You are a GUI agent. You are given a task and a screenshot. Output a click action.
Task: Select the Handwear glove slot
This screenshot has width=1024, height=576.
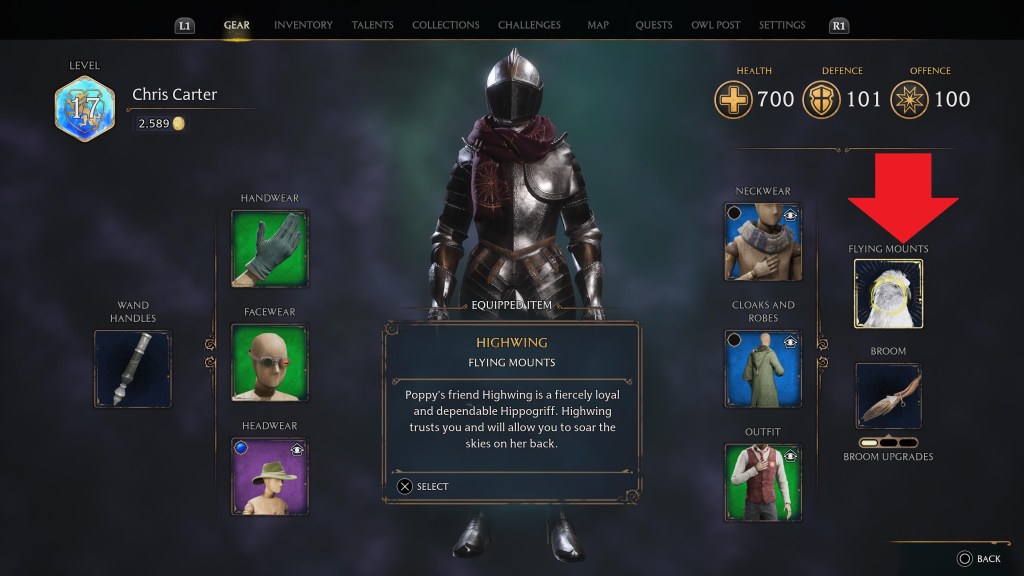click(x=270, y=246)
